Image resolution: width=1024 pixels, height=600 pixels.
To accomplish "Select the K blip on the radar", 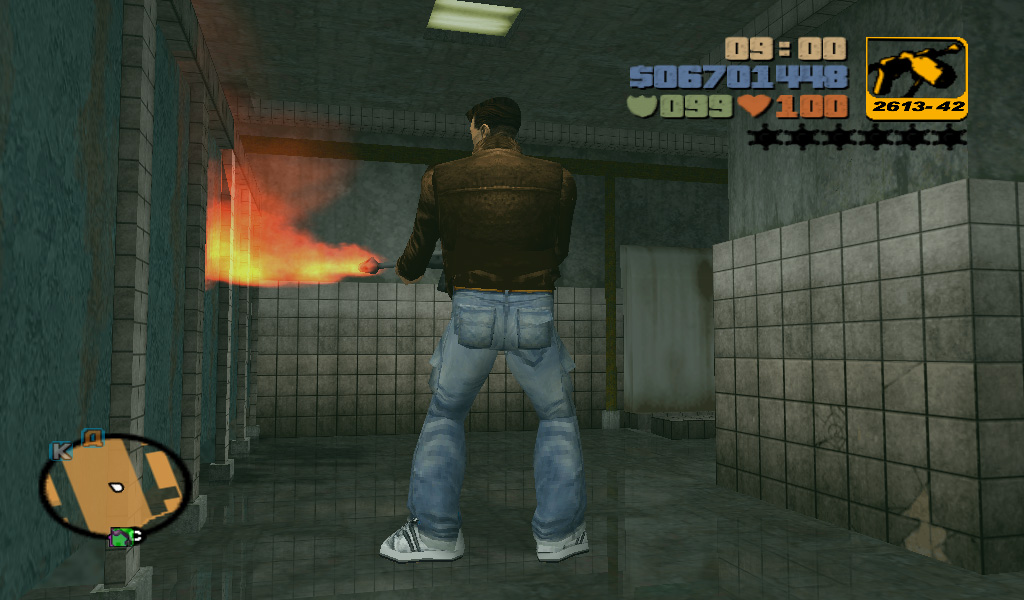I will tap(62, 451).
